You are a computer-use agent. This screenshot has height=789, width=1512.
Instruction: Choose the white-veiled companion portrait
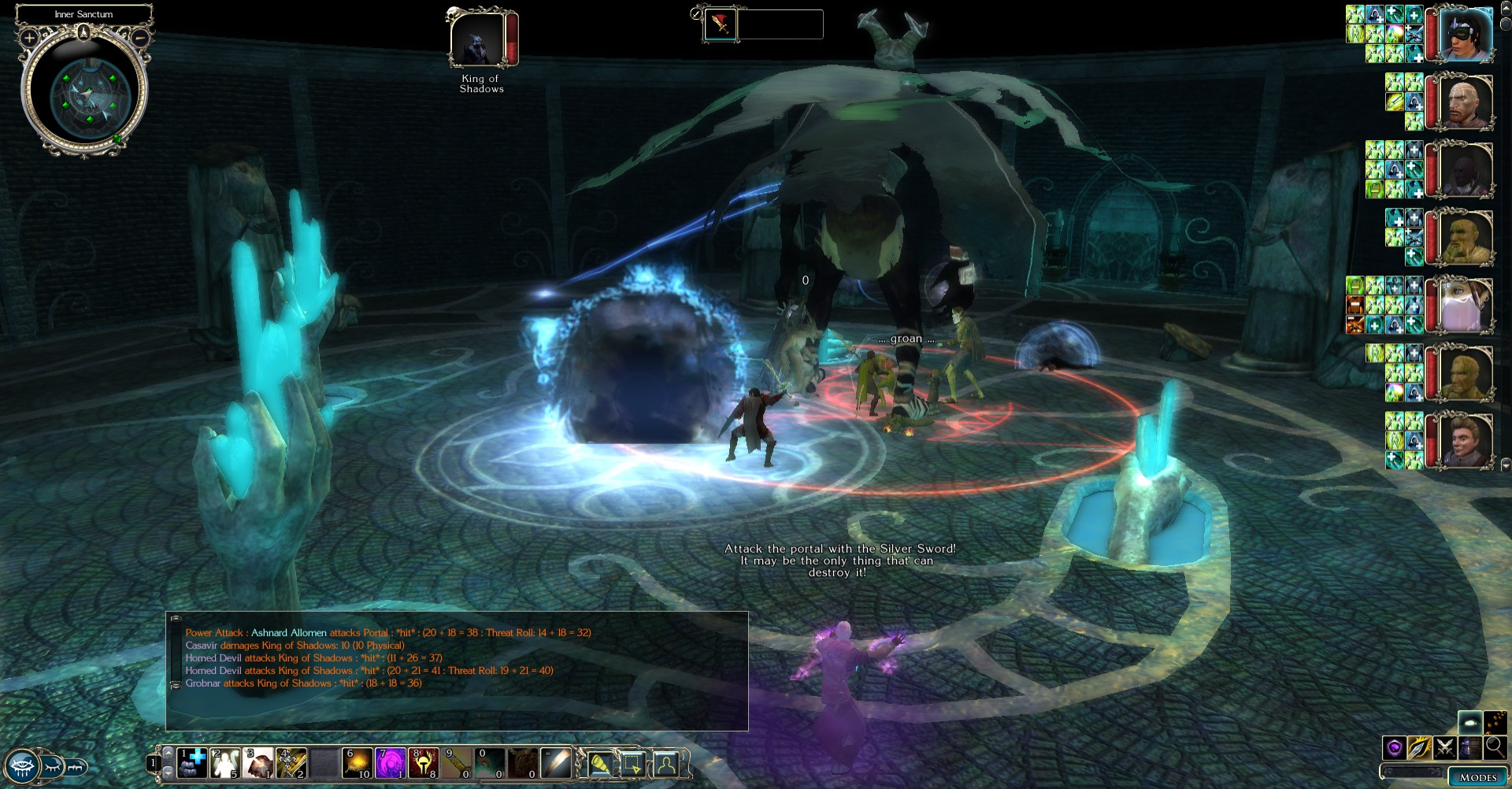1466,304
